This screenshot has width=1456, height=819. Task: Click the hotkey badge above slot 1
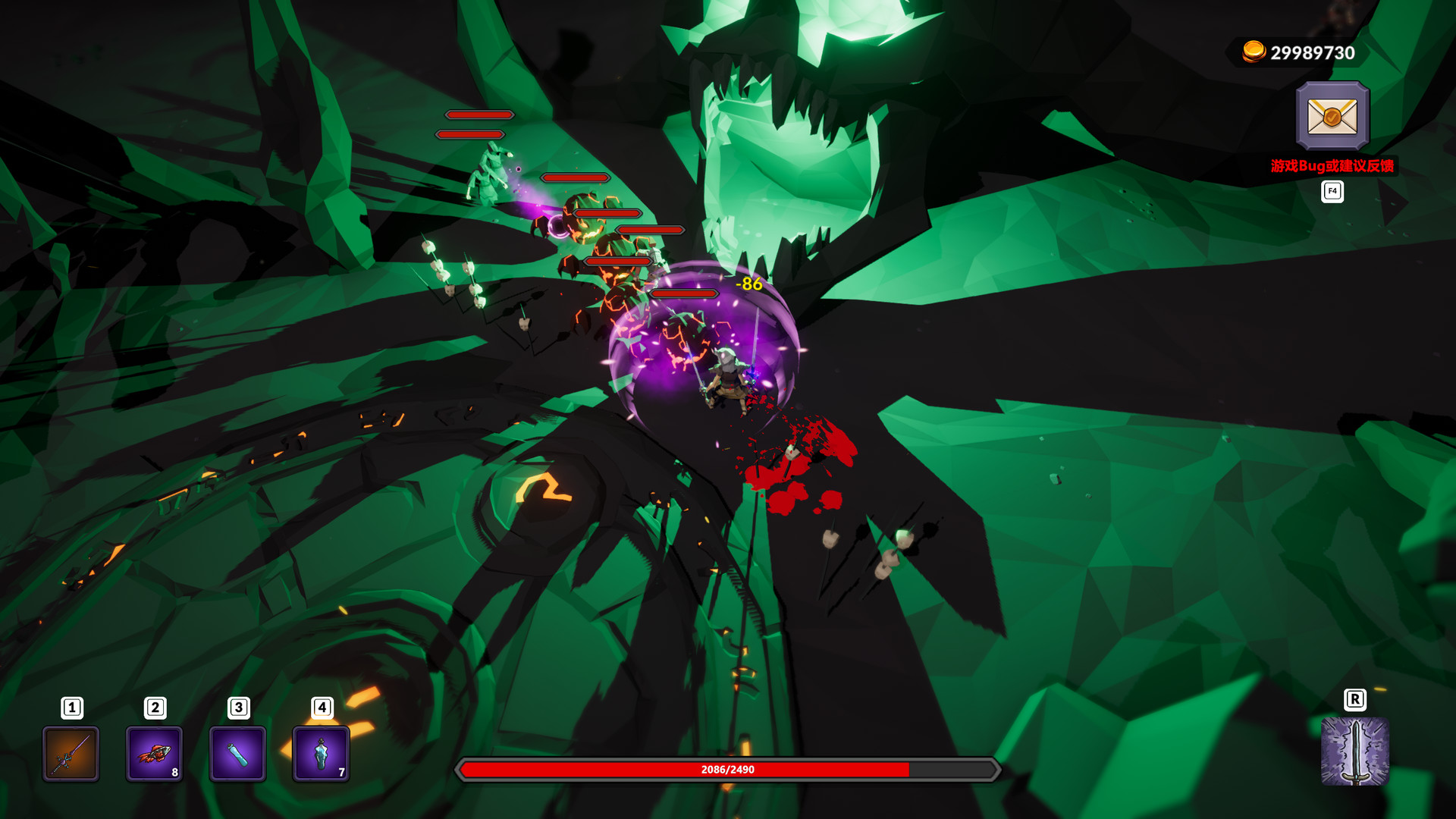coord(71,707)
